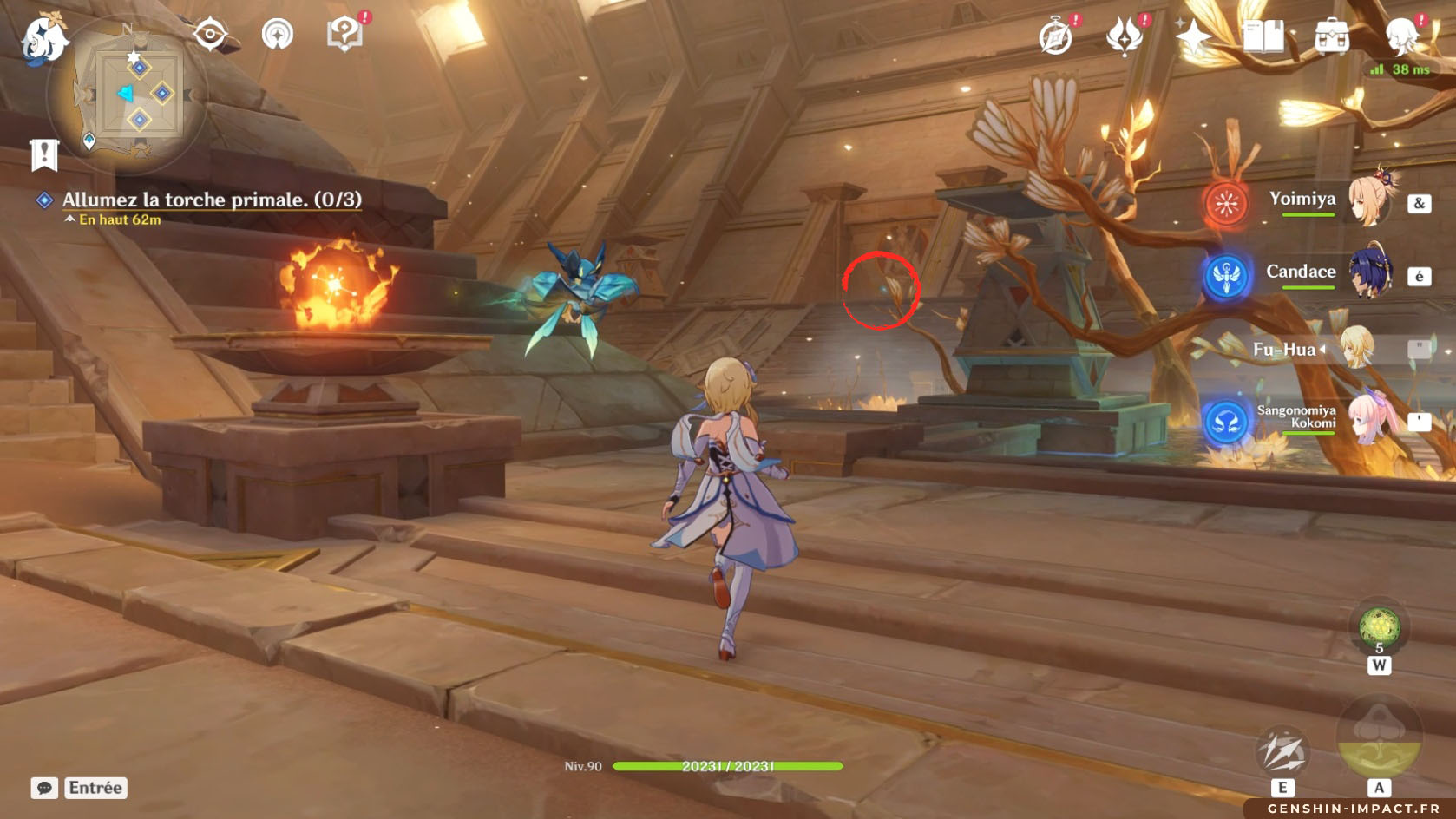Open the Battle Pass icon
This screenshot has height=819, width=1456.
point(1125,37)
